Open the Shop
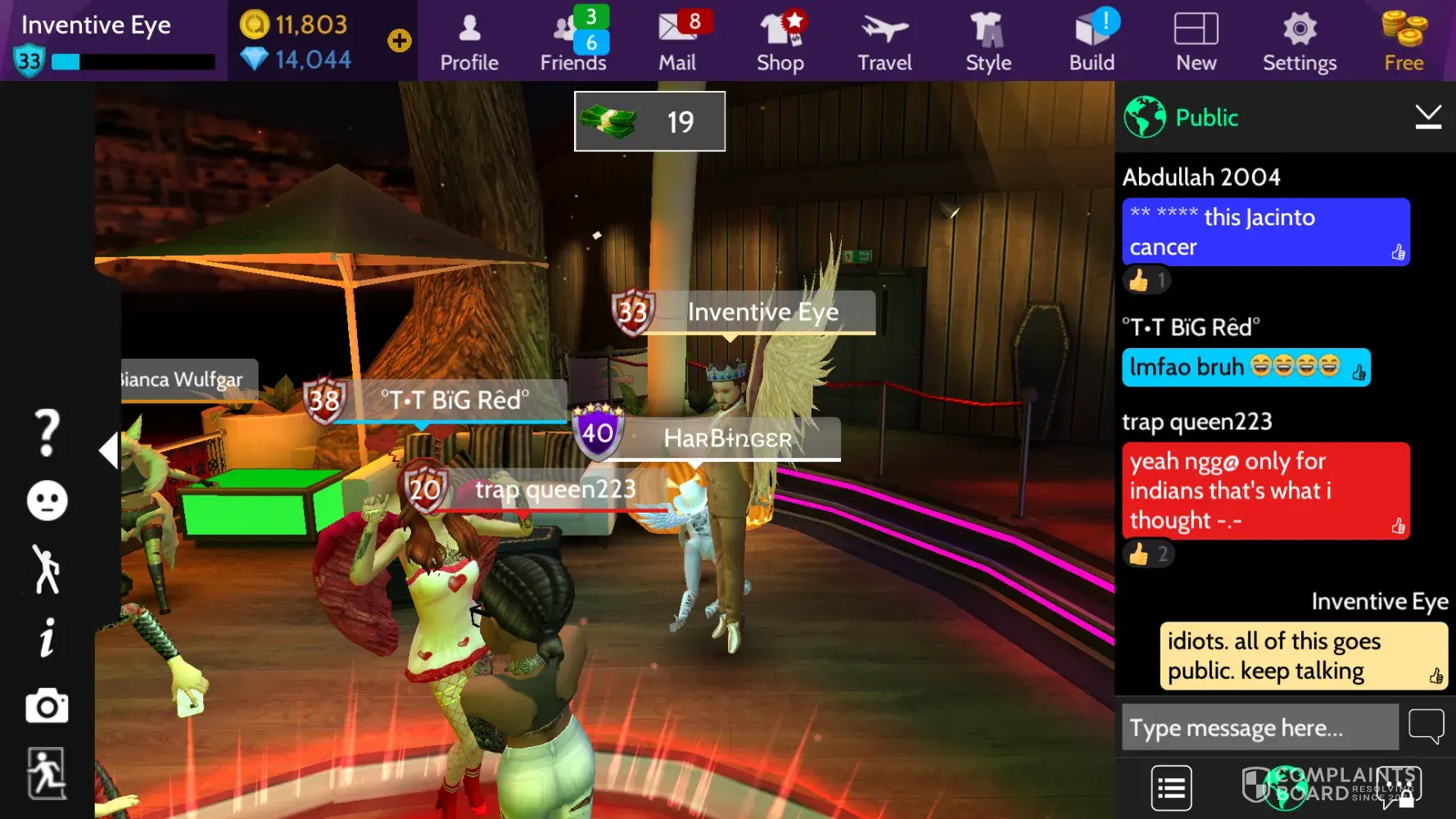 click(780, 41)
